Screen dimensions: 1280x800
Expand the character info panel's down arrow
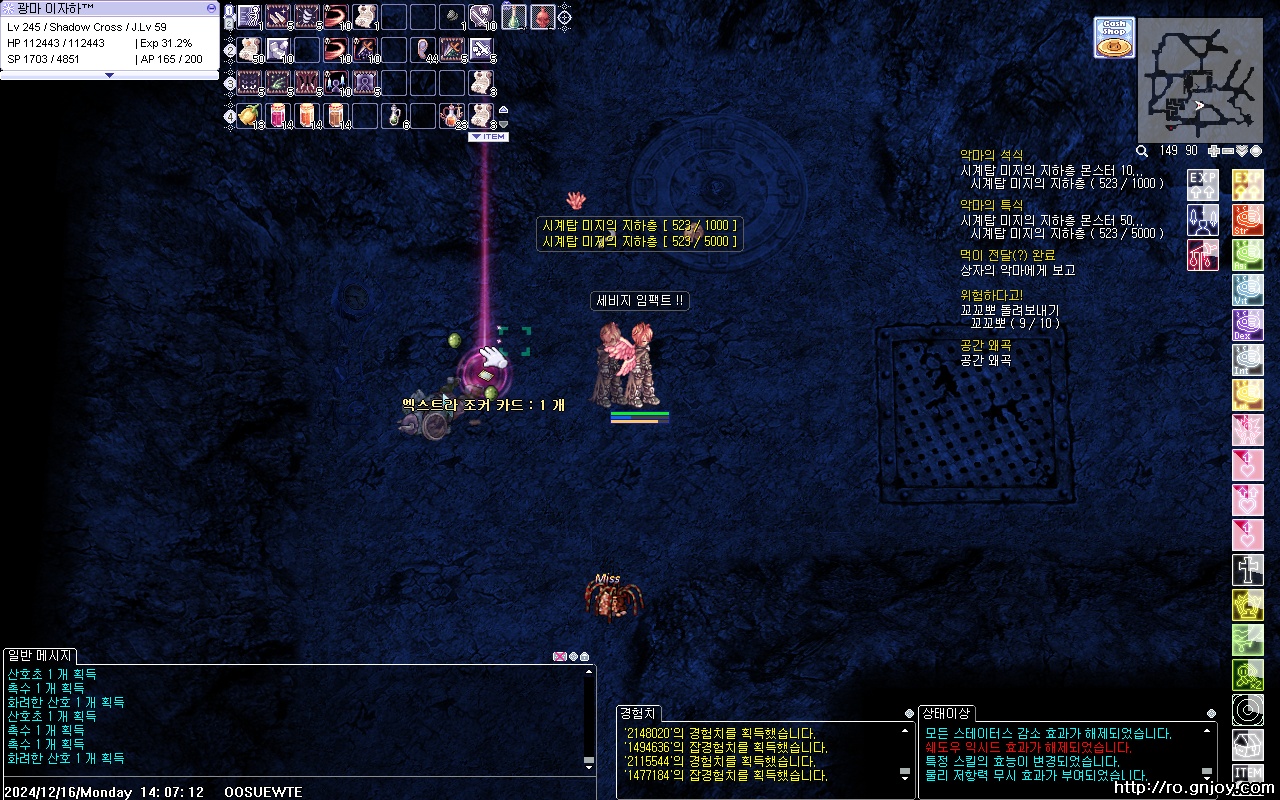click(109, 75)
